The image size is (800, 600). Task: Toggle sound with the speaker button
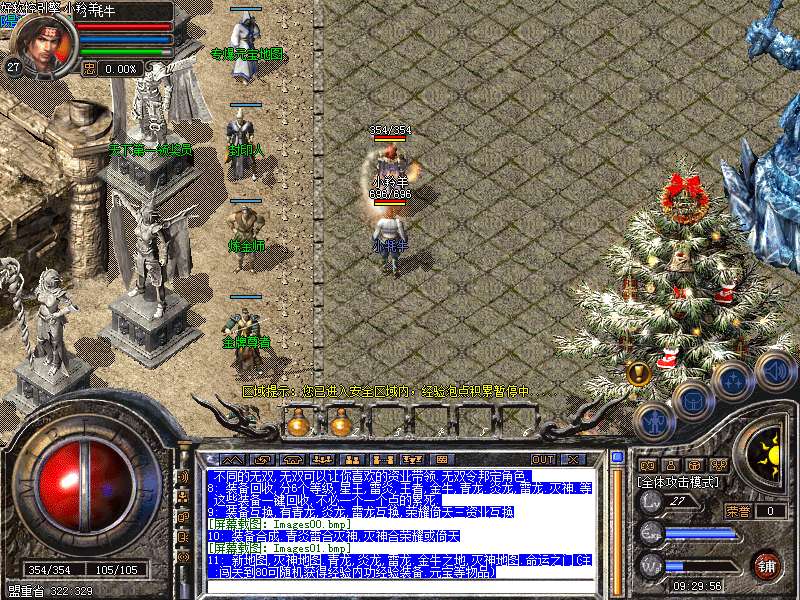pos(772,367)
